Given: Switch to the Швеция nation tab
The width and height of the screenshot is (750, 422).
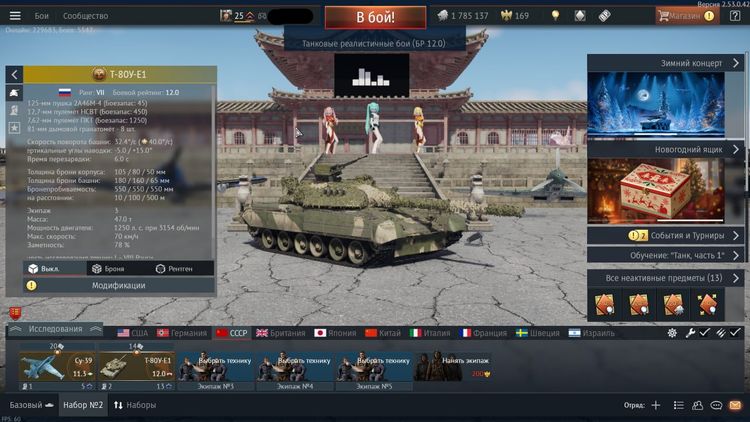Looking at the screenshot, I should pos(539,332).
